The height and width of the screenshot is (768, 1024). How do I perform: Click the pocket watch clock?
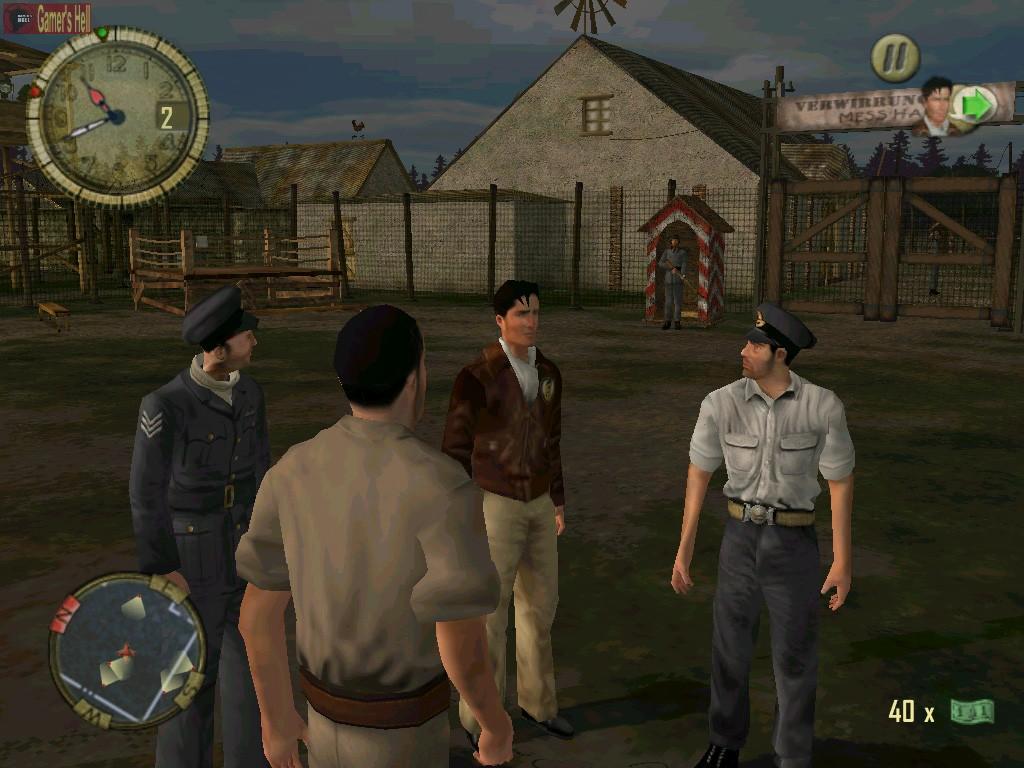[116, 114]
